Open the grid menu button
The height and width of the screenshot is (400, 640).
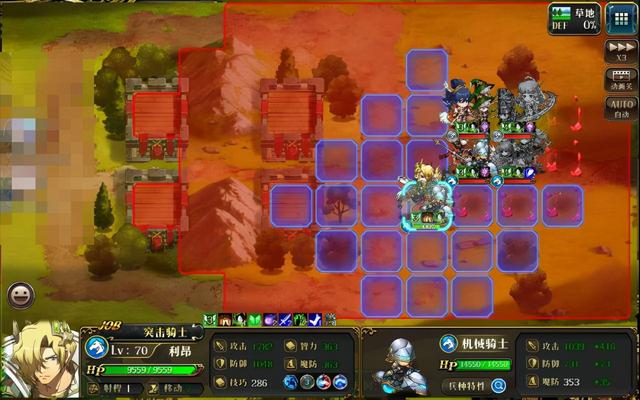(619, 19)
